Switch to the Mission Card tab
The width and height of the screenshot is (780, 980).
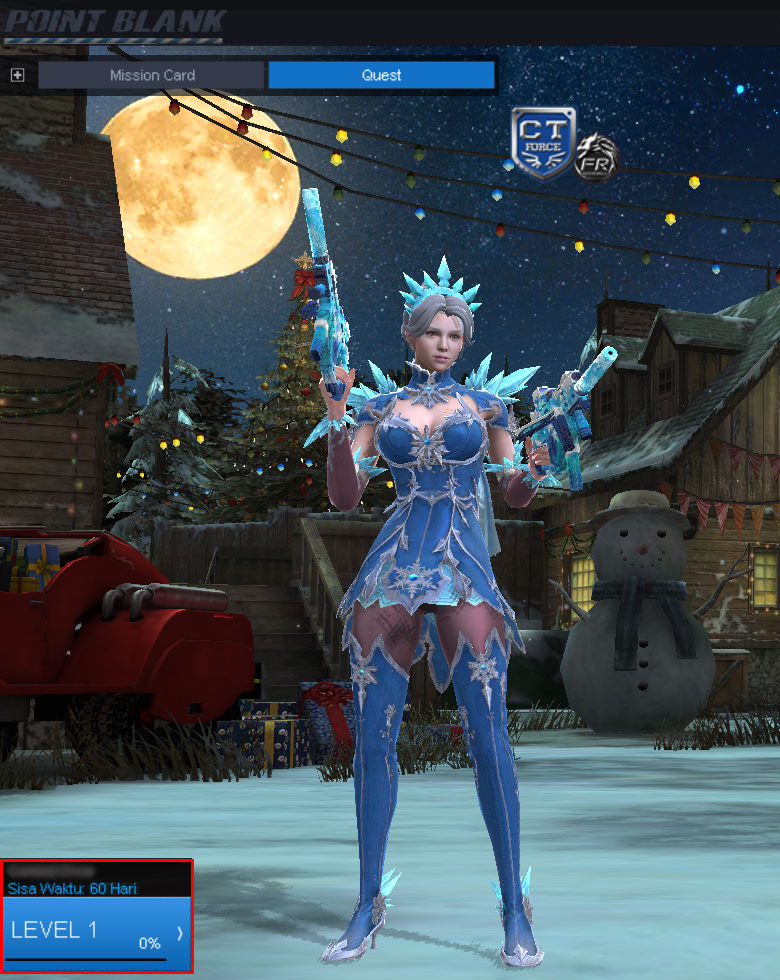point(152,75)
